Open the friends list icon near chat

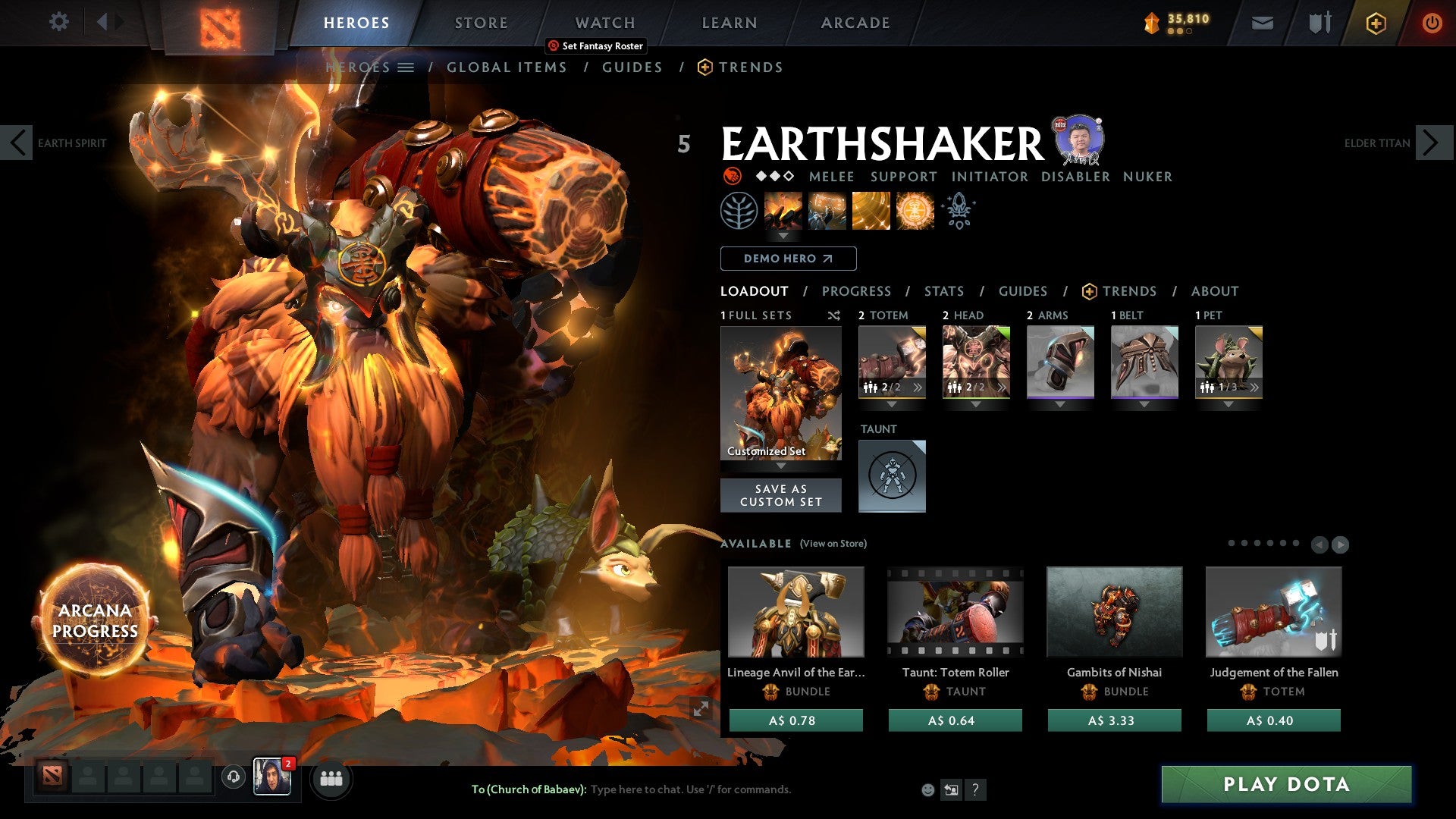(x=331, y=778)
